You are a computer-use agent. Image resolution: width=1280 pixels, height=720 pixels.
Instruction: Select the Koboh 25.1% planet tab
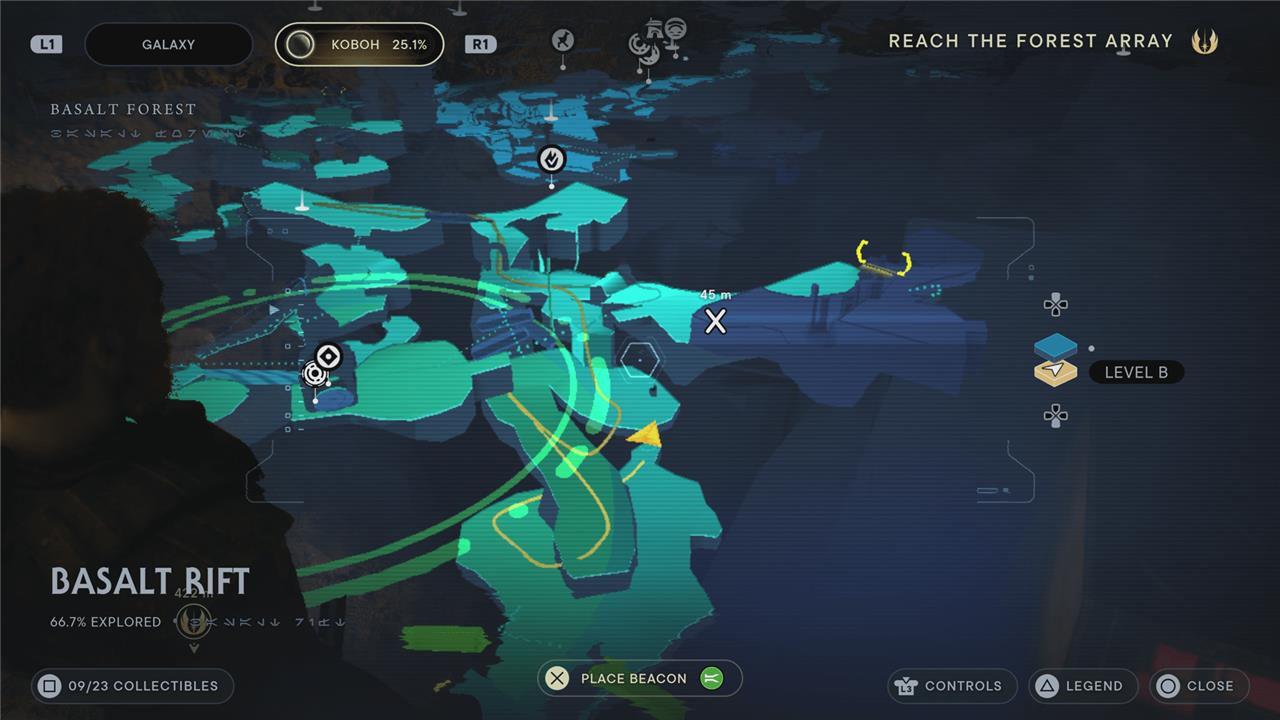(x=359, y=45)
